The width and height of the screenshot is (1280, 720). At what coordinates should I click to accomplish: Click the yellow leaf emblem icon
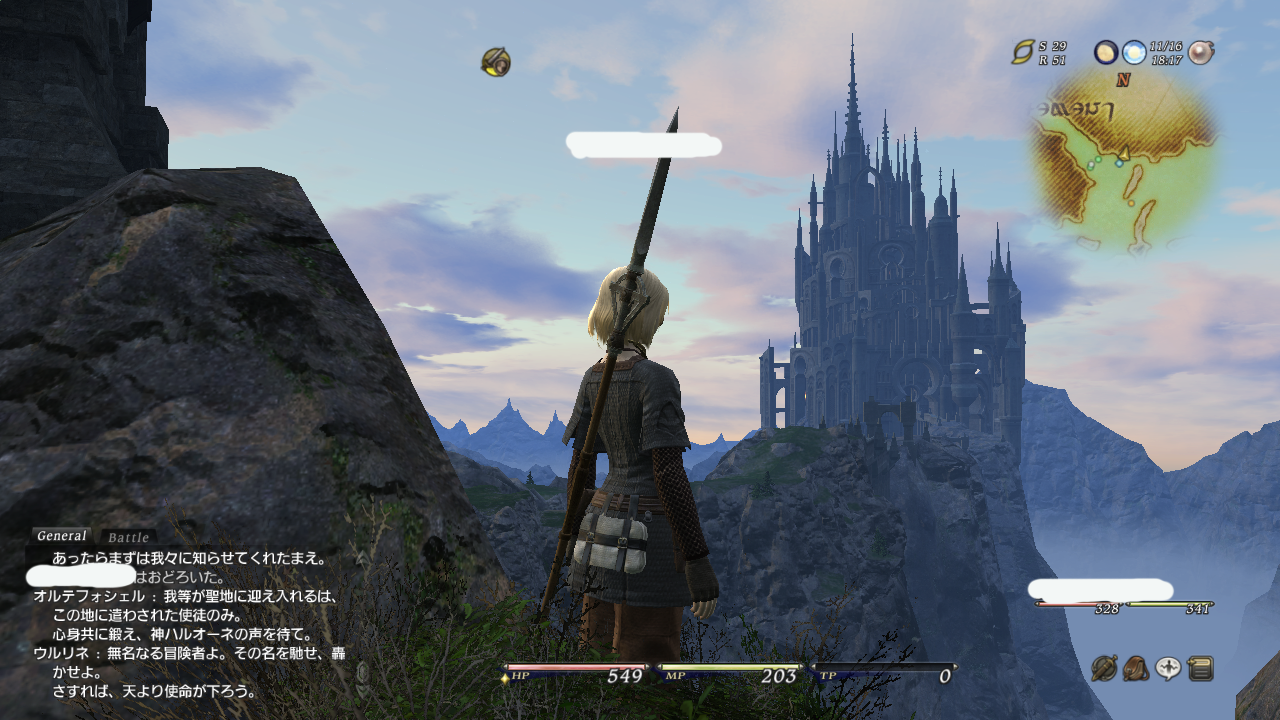[x=1022, y=52]
